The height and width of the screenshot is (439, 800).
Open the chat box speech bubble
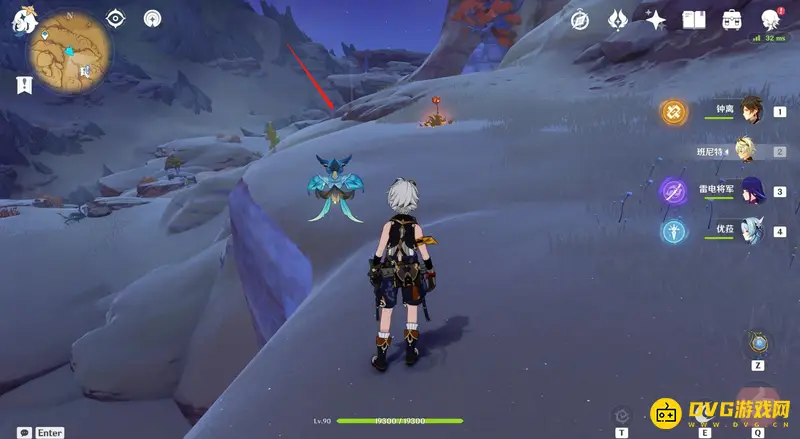[21, 432]
